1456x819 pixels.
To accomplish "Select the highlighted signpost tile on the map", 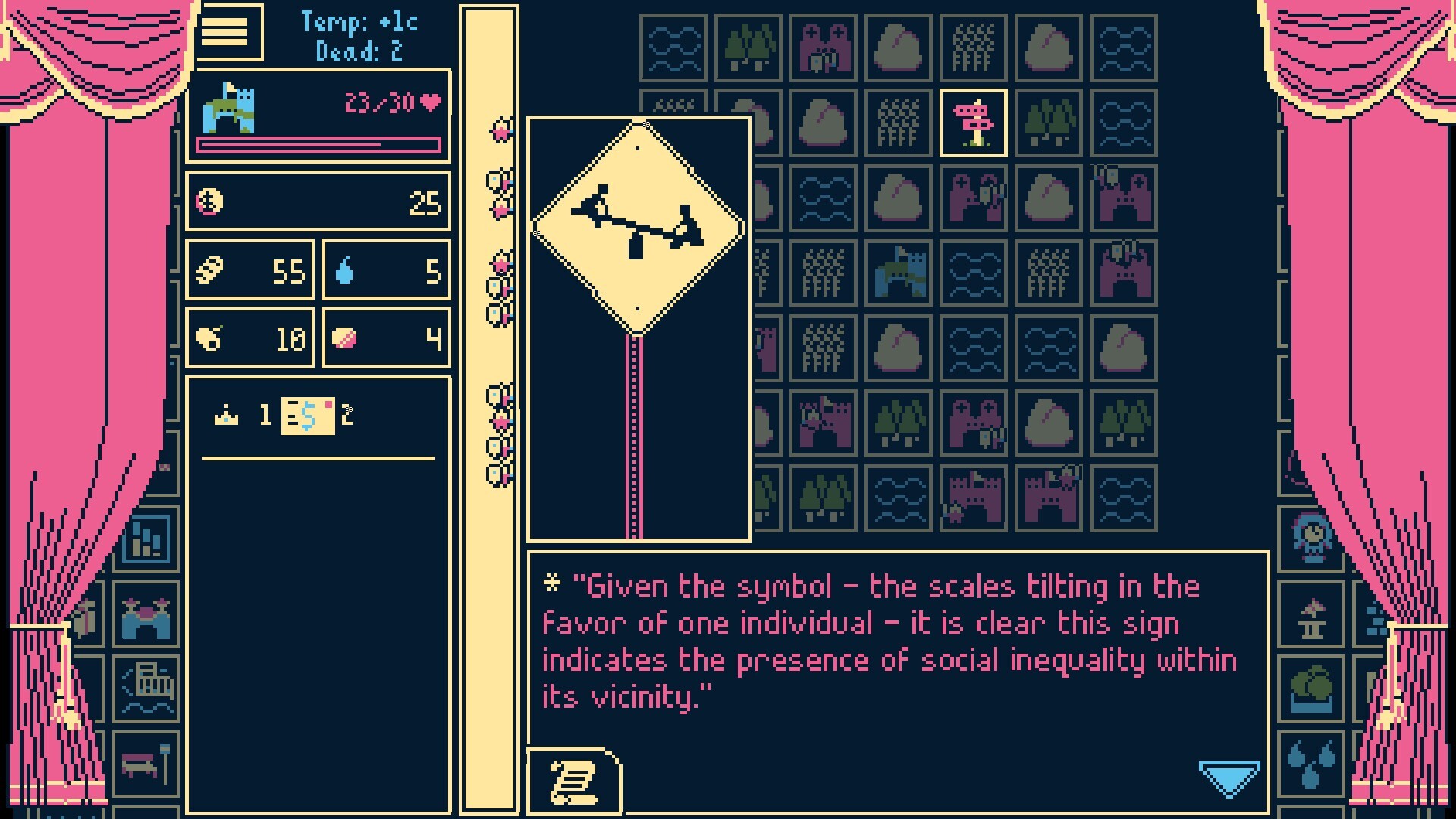I will click(x=973, y=121).
